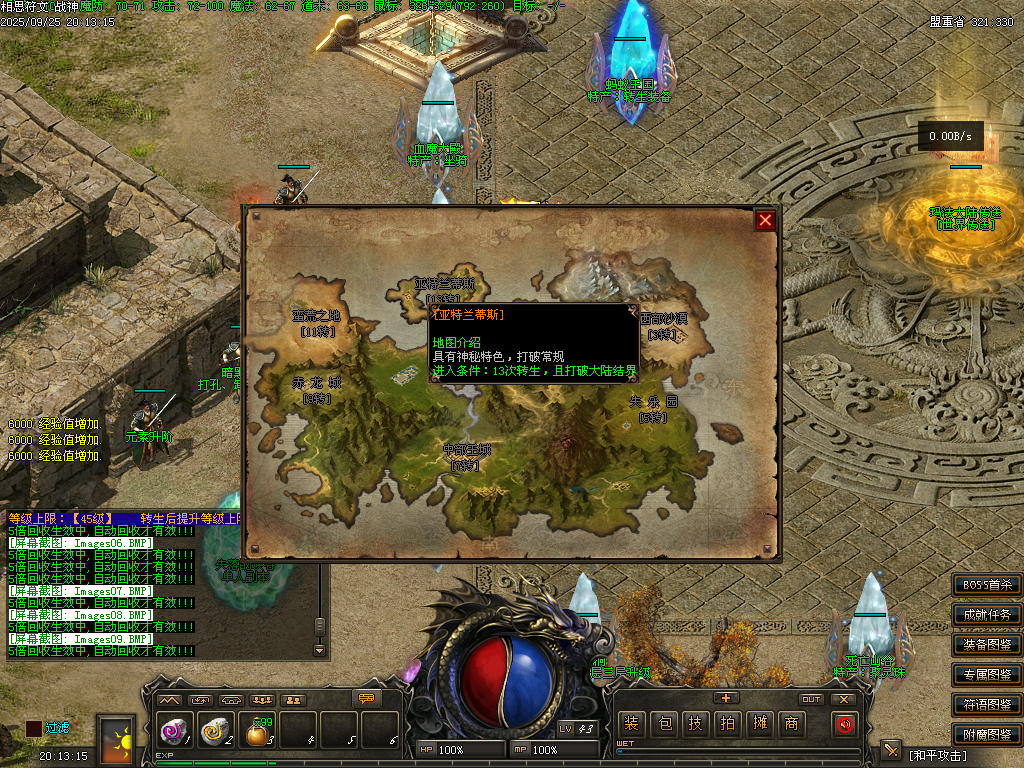The height and width of the screenshot is (768, 1024).
Task: Open the 包 bag inventory
Action: [x=663, y=724]
